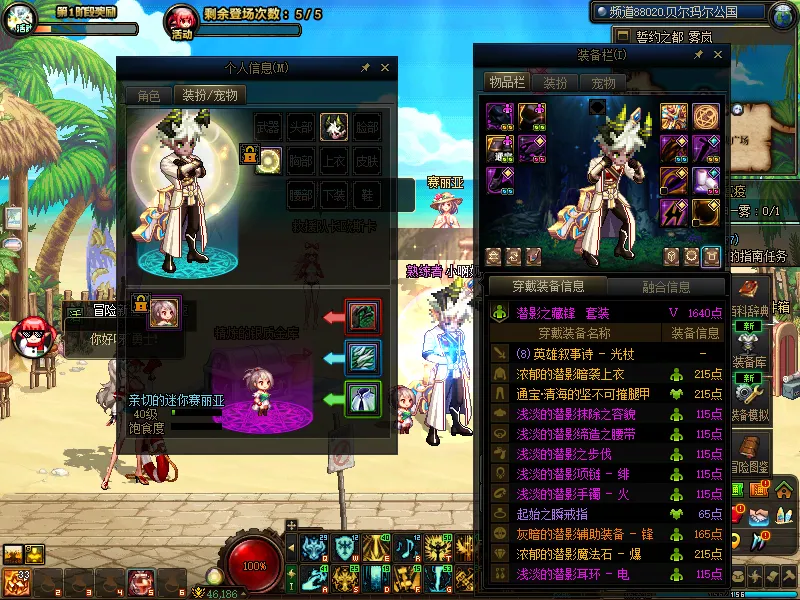Click the 头部 avatar slot
Viewport: 800px width, 600px height.
301,127
